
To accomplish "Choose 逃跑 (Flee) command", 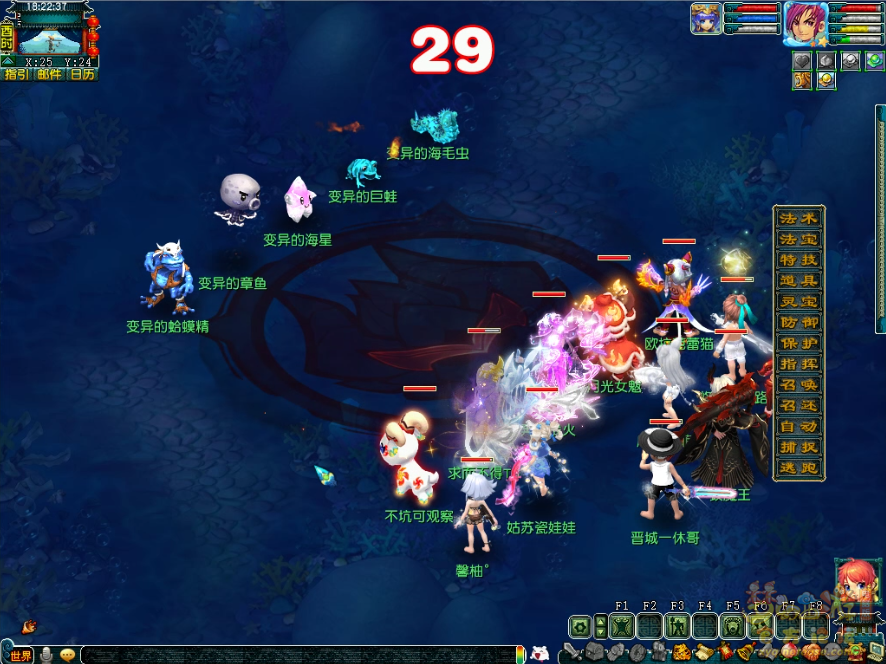I will point(798,468).
